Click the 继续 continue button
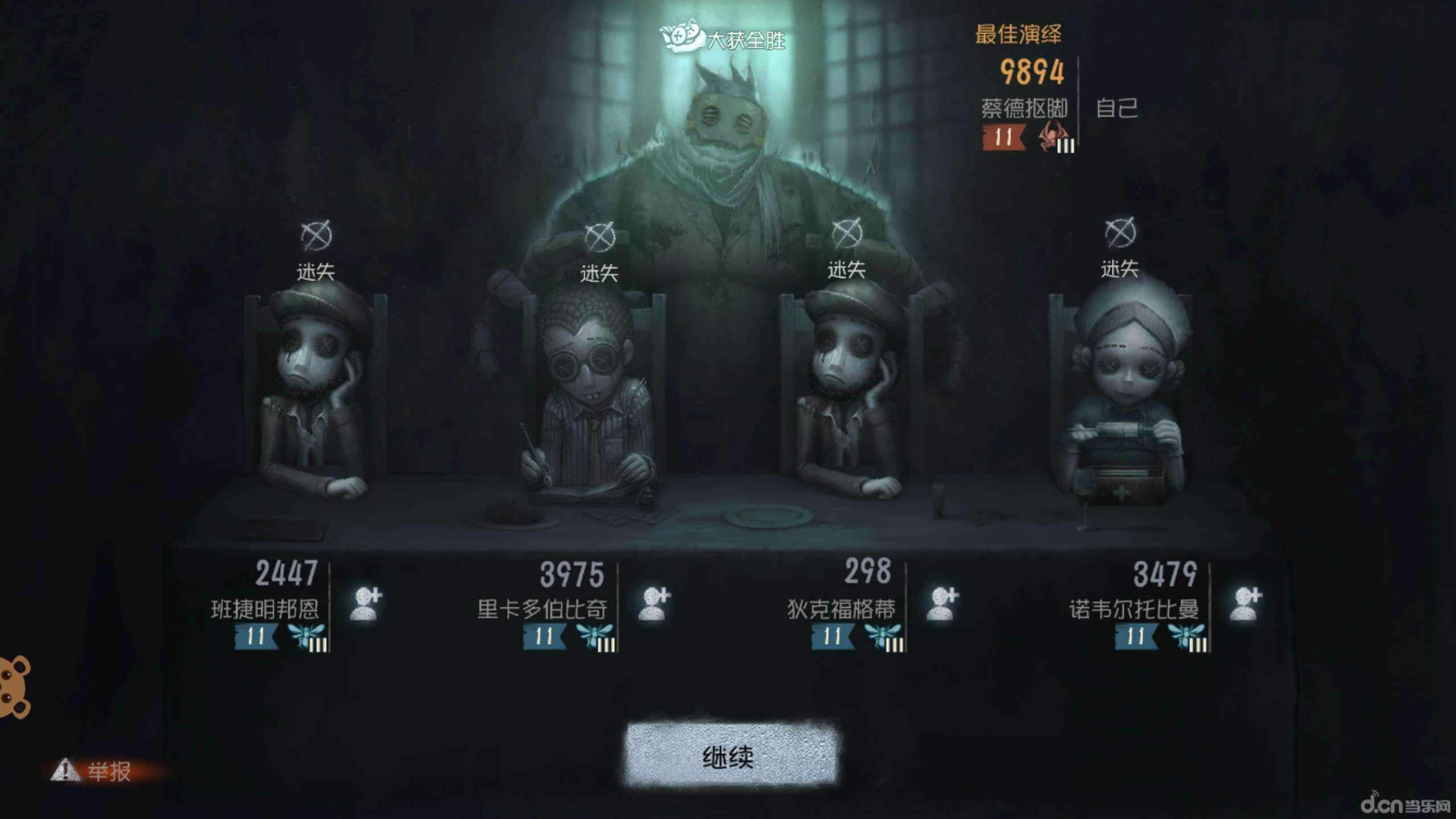Screen dimensions: 1456x819 pos(730,756)
